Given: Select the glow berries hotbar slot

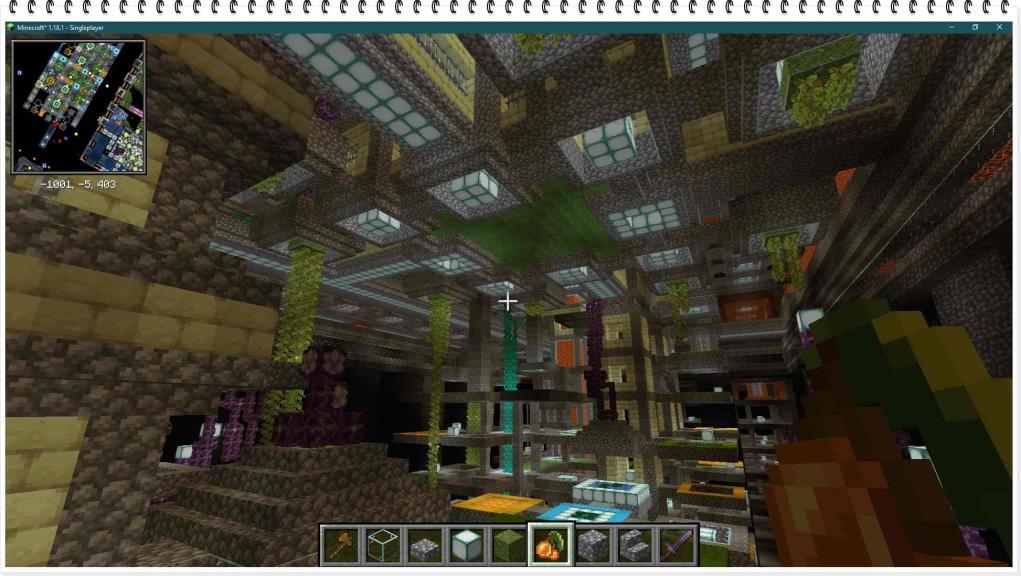Looking at the screenshot, I should point(551,546).
